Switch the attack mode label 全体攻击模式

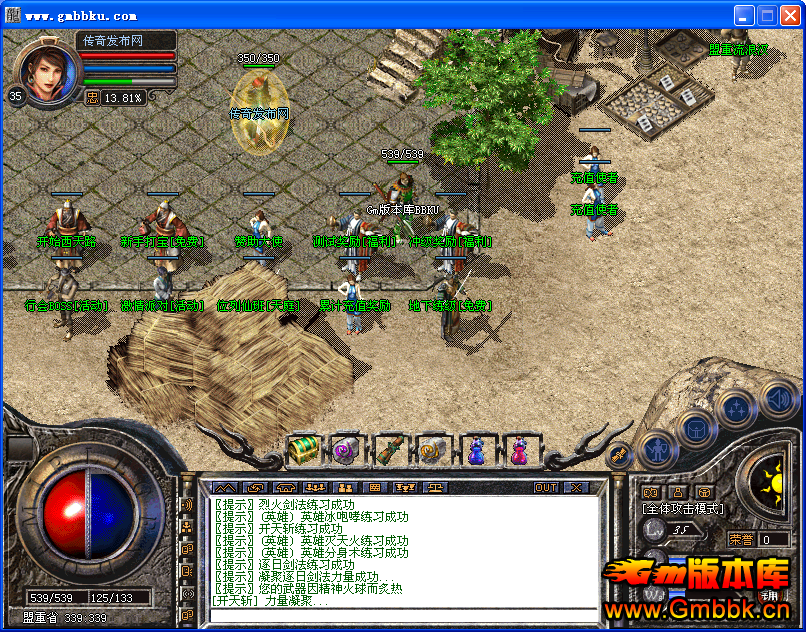coord(682,509)
